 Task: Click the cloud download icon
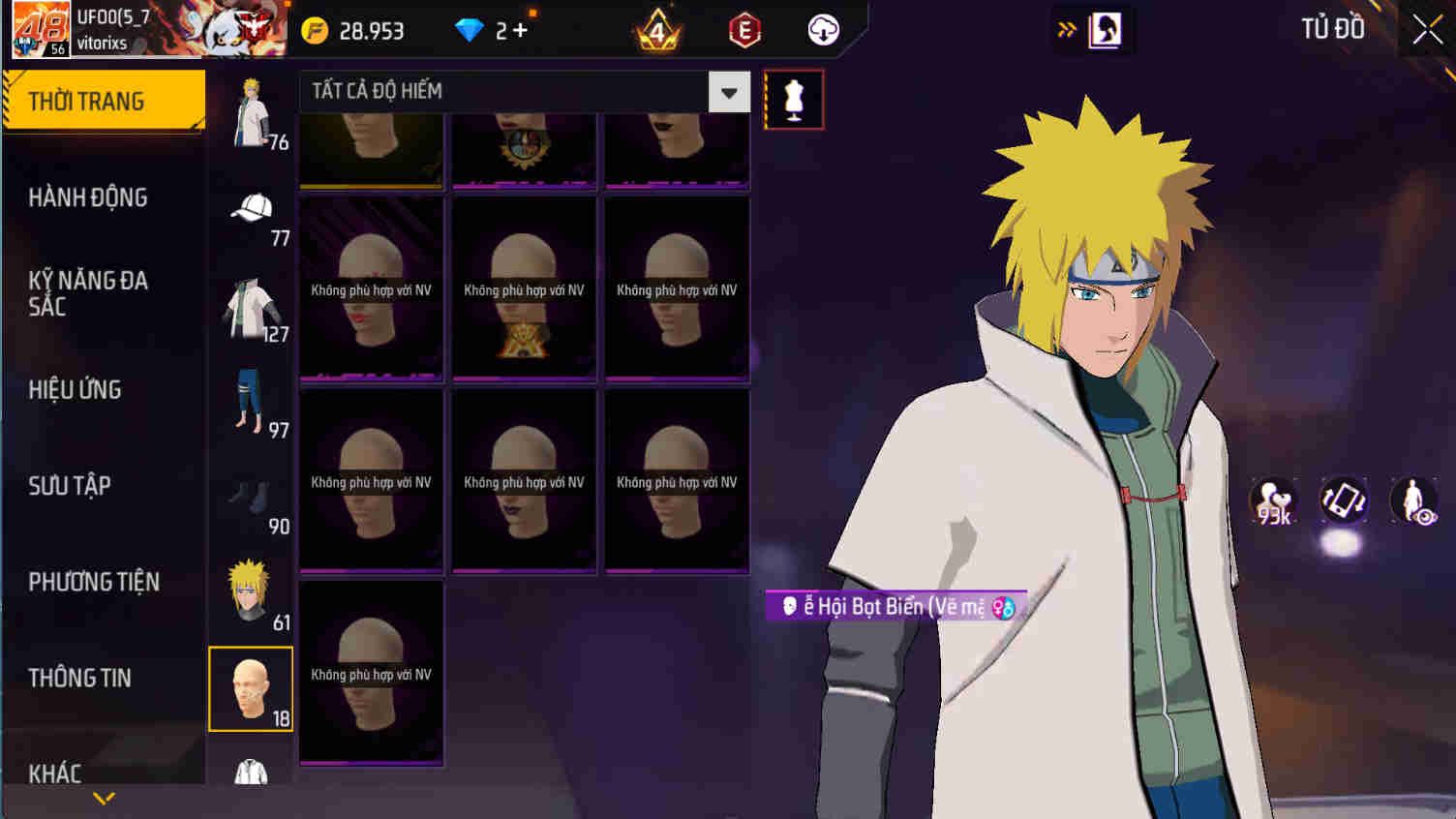click(822, 29)
